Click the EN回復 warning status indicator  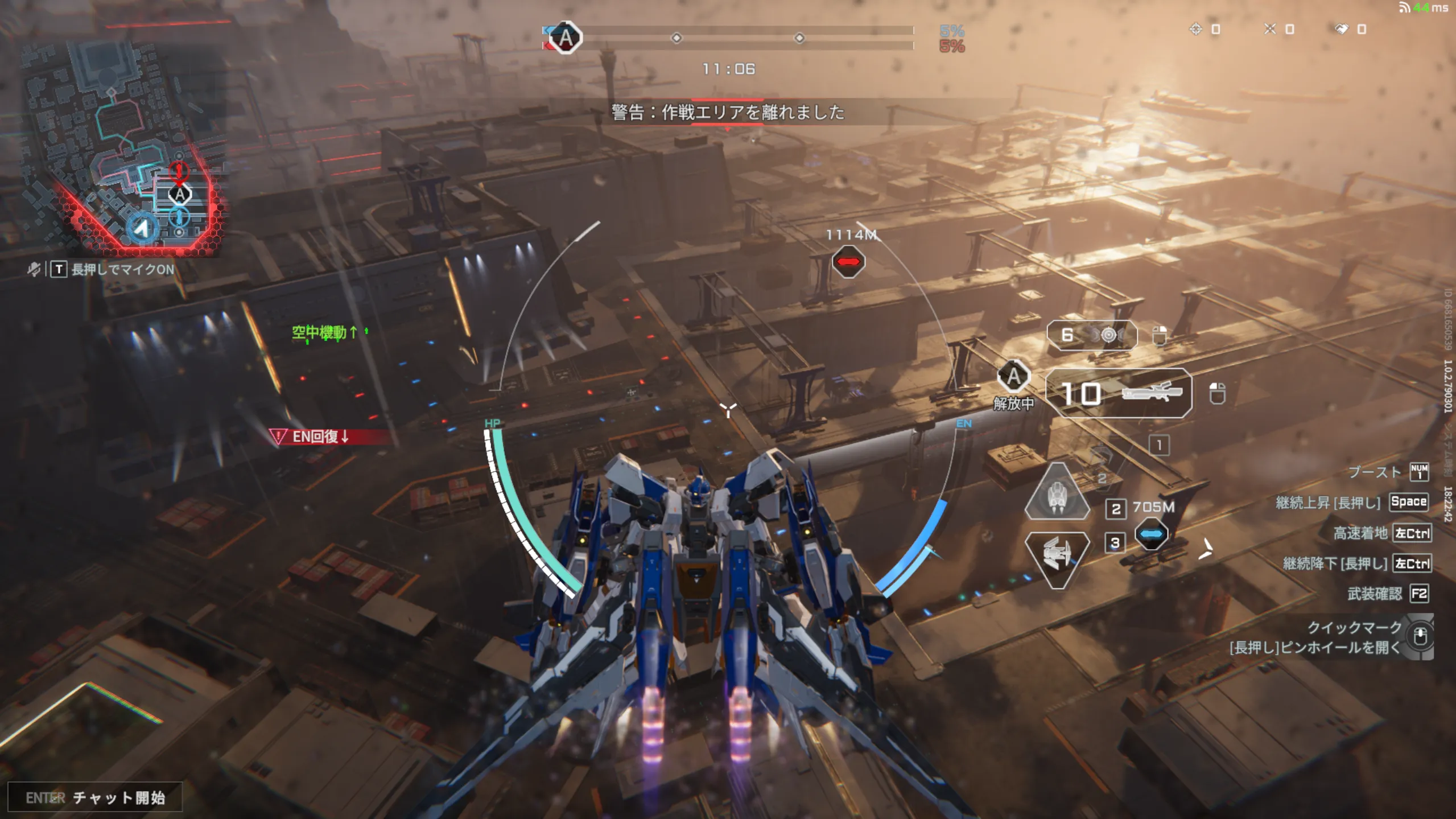click(320, 437)
